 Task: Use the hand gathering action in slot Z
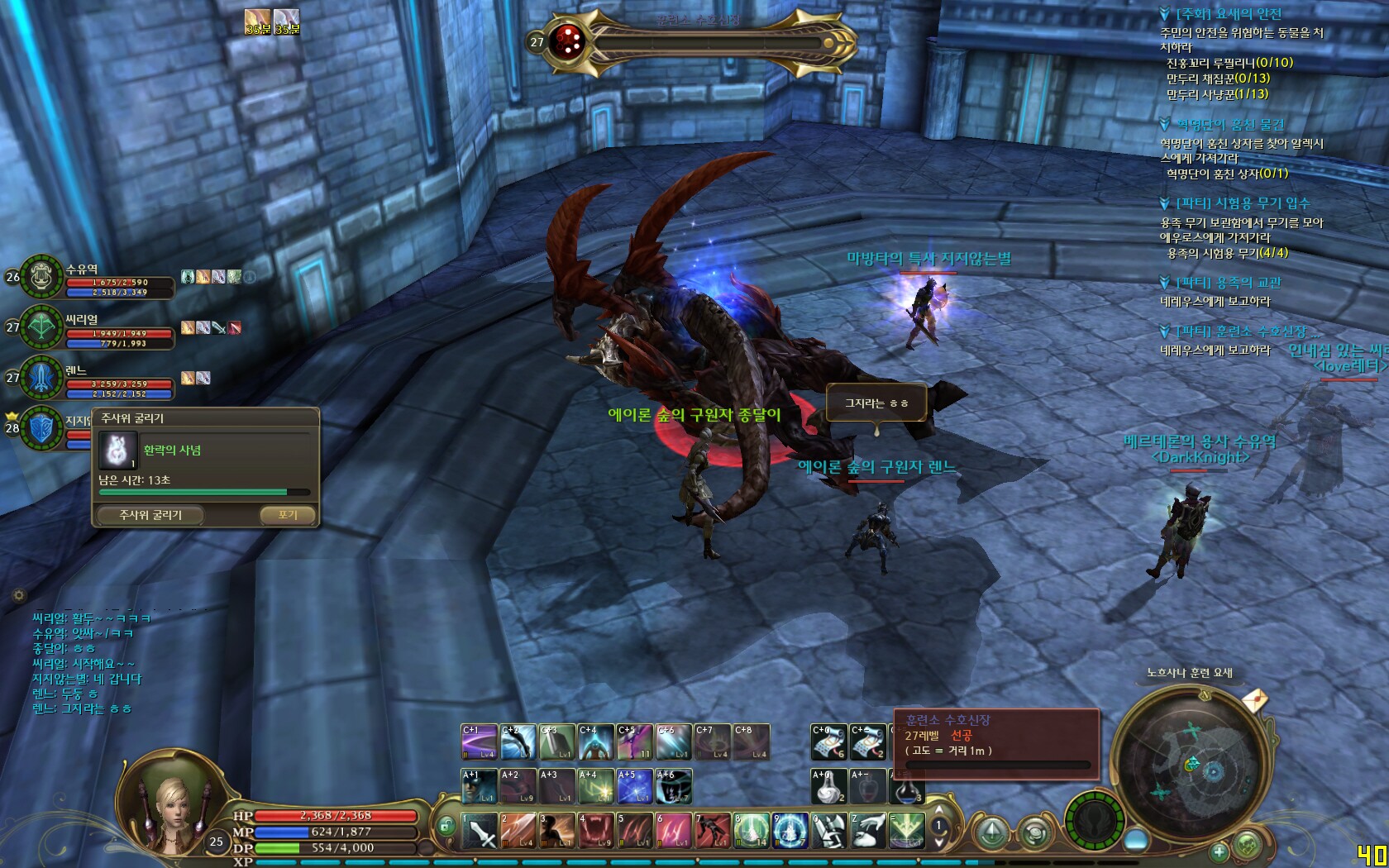[868, 830]
